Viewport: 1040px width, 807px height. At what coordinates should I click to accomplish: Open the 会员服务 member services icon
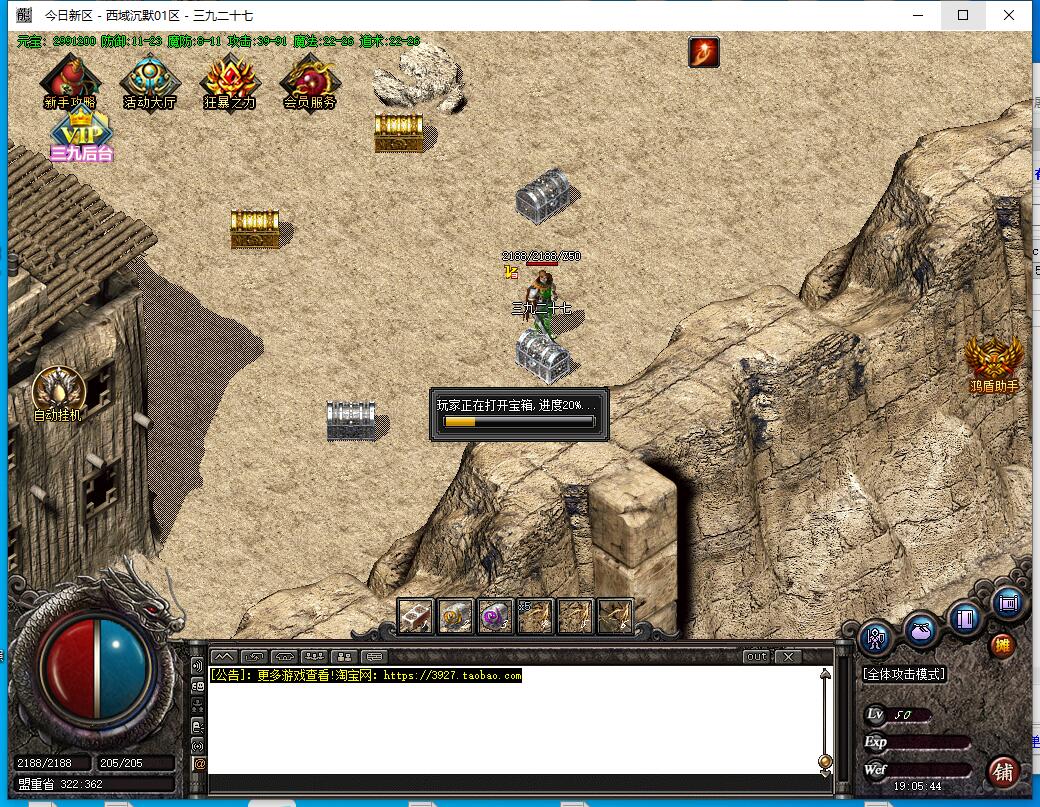click(309, 81)
